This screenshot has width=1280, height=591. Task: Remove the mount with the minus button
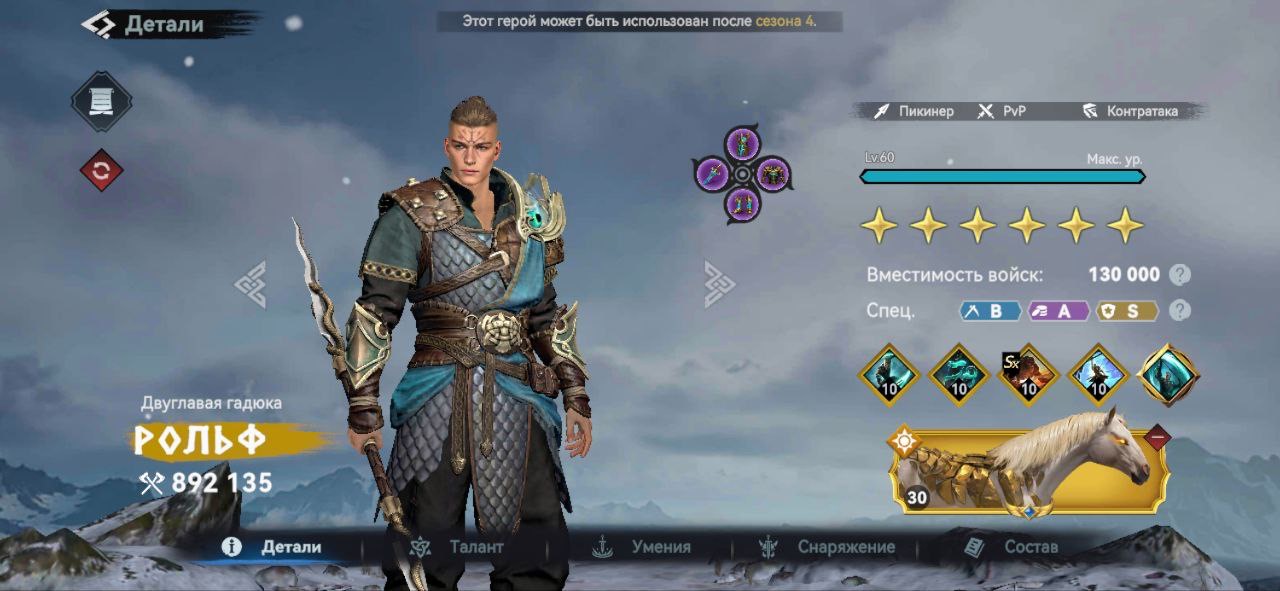[x=1157, y=437]
